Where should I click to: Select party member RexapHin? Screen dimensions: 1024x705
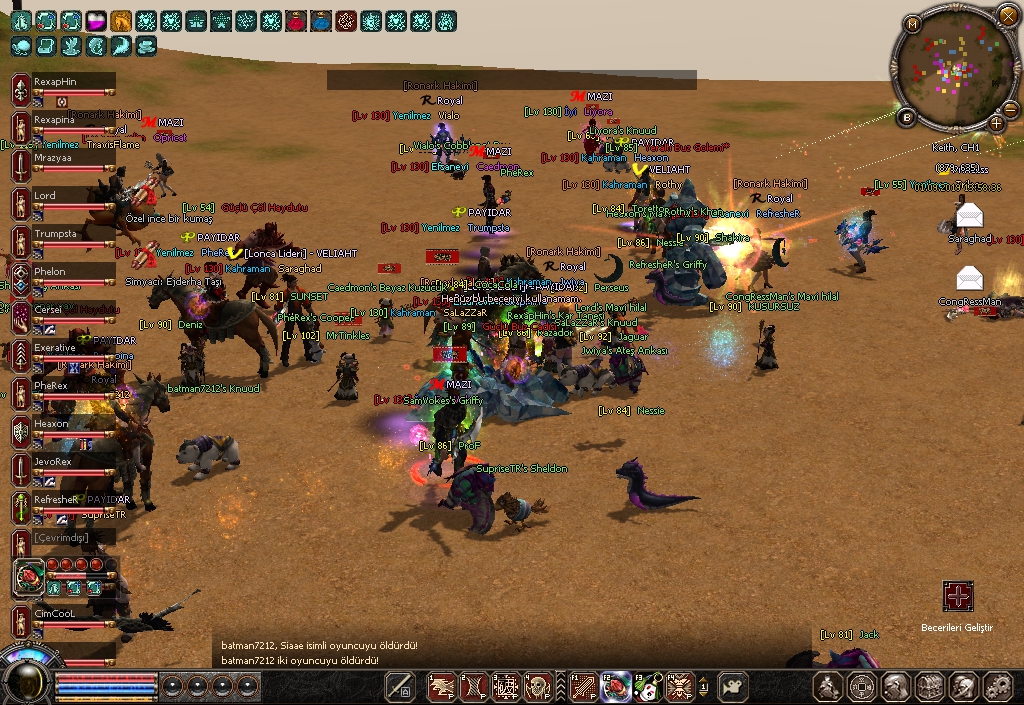(62, 81)
